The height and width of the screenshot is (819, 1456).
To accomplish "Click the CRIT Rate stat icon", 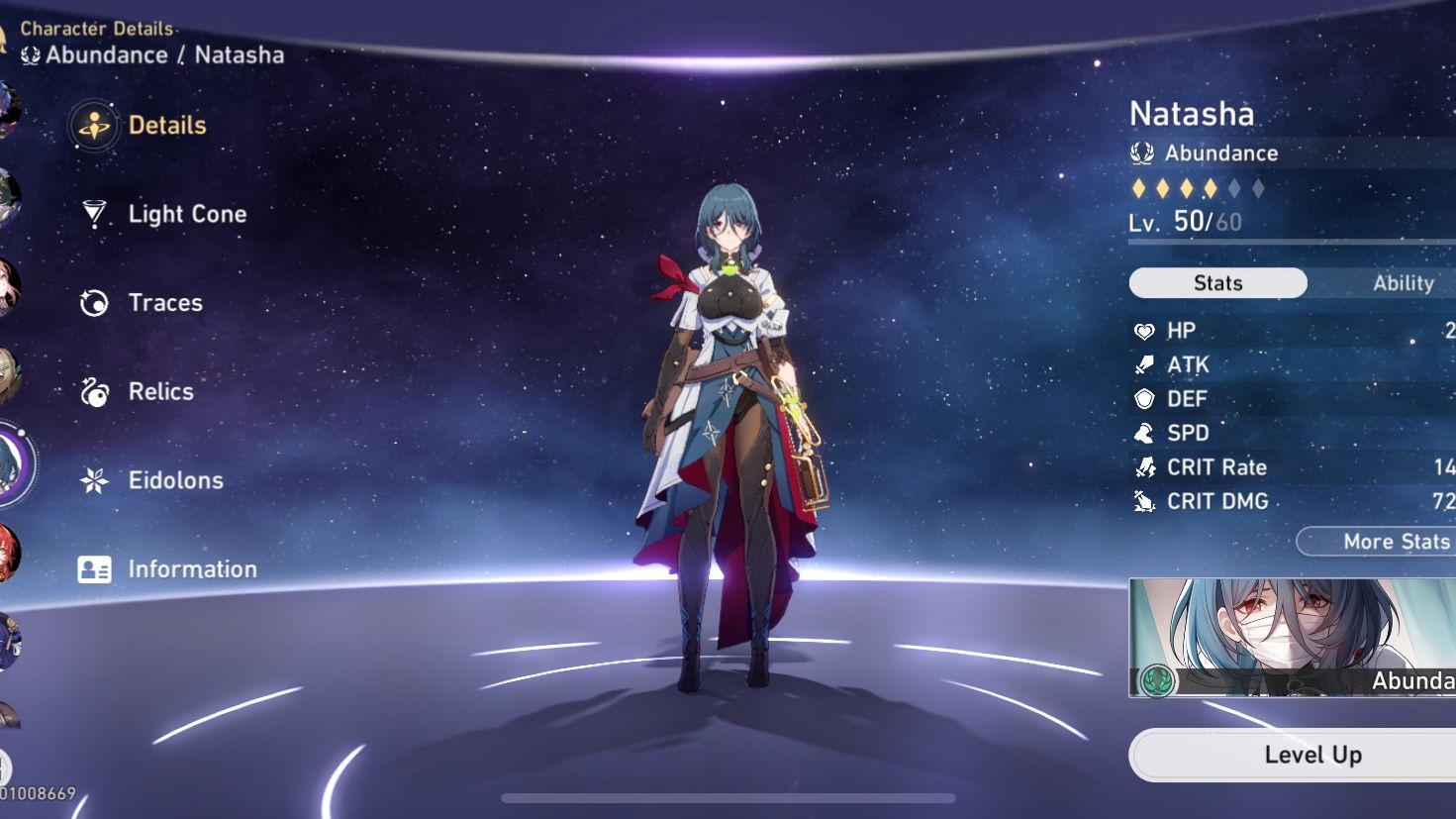I will [1146, 466].
